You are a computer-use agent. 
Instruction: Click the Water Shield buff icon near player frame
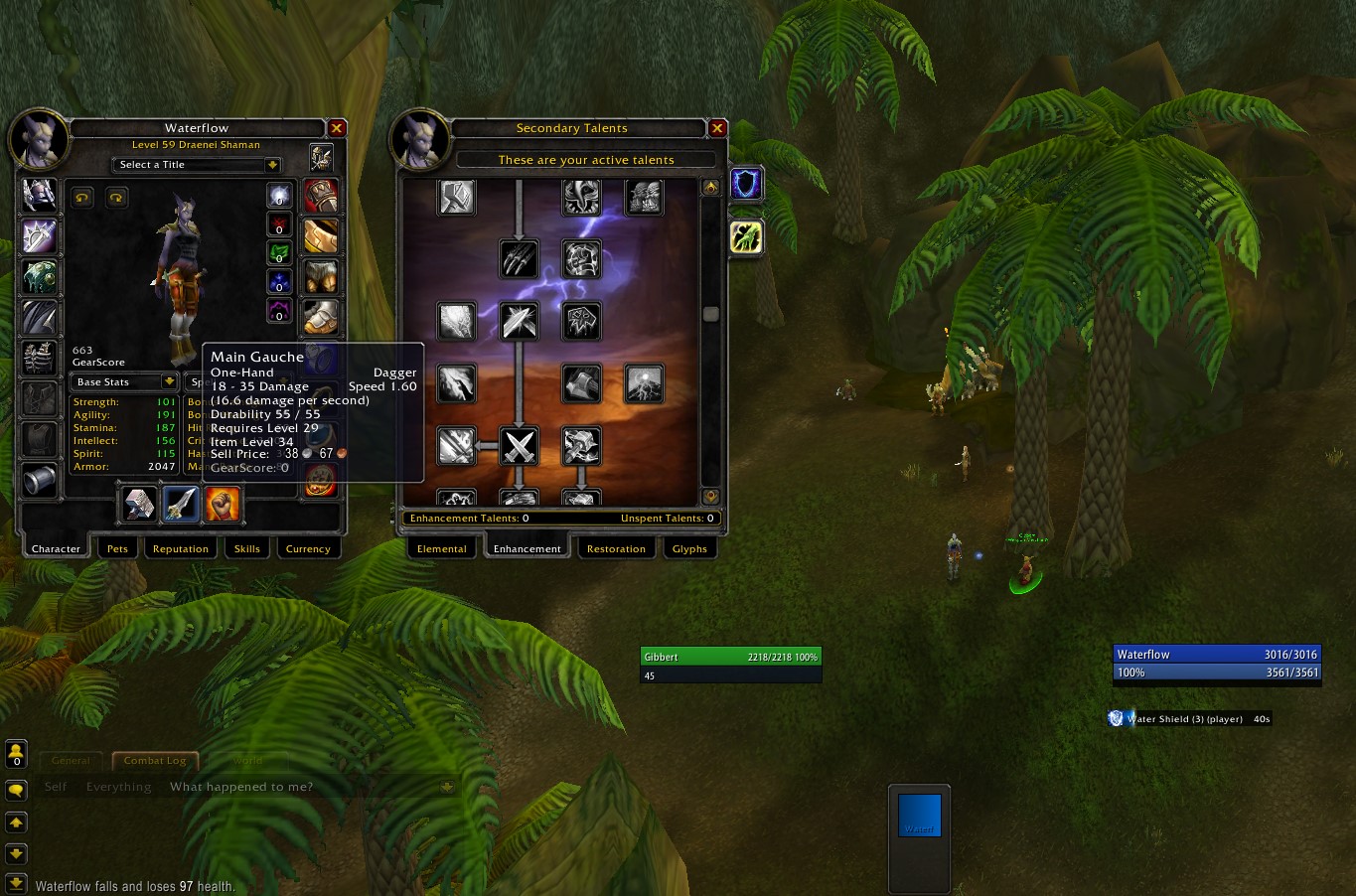(x=1116, y=718)
